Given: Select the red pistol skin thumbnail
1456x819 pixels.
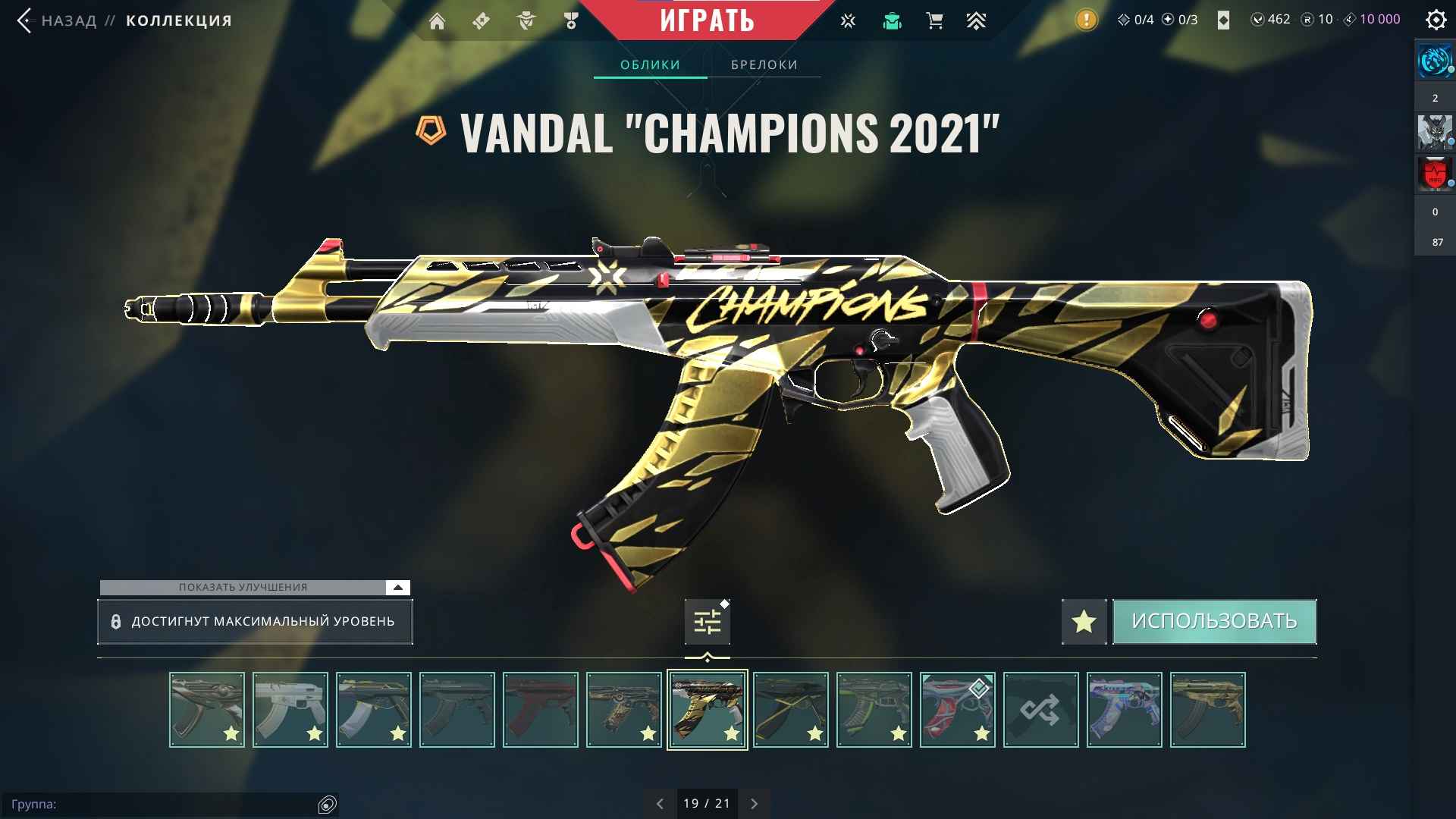Looking at the screenshot, I should click(x=540, y=709).
